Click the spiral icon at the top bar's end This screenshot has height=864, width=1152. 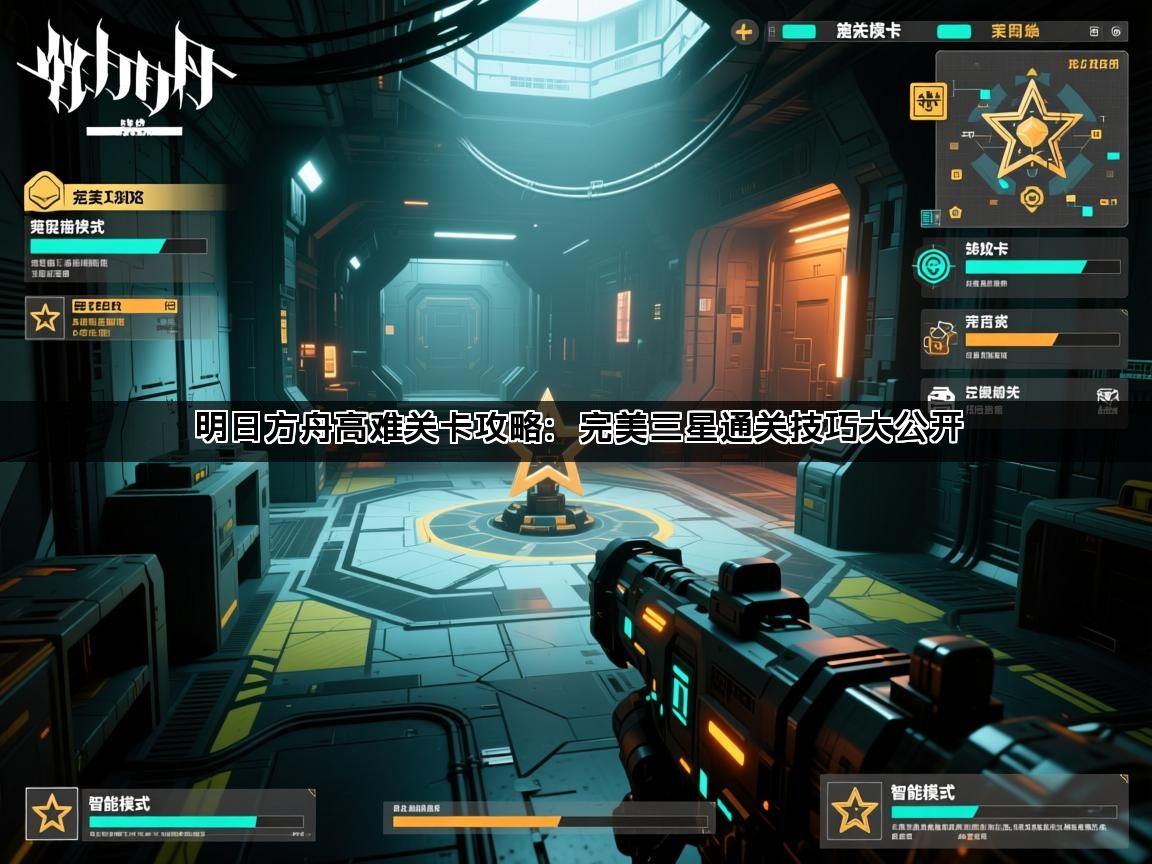point(1115,31)
